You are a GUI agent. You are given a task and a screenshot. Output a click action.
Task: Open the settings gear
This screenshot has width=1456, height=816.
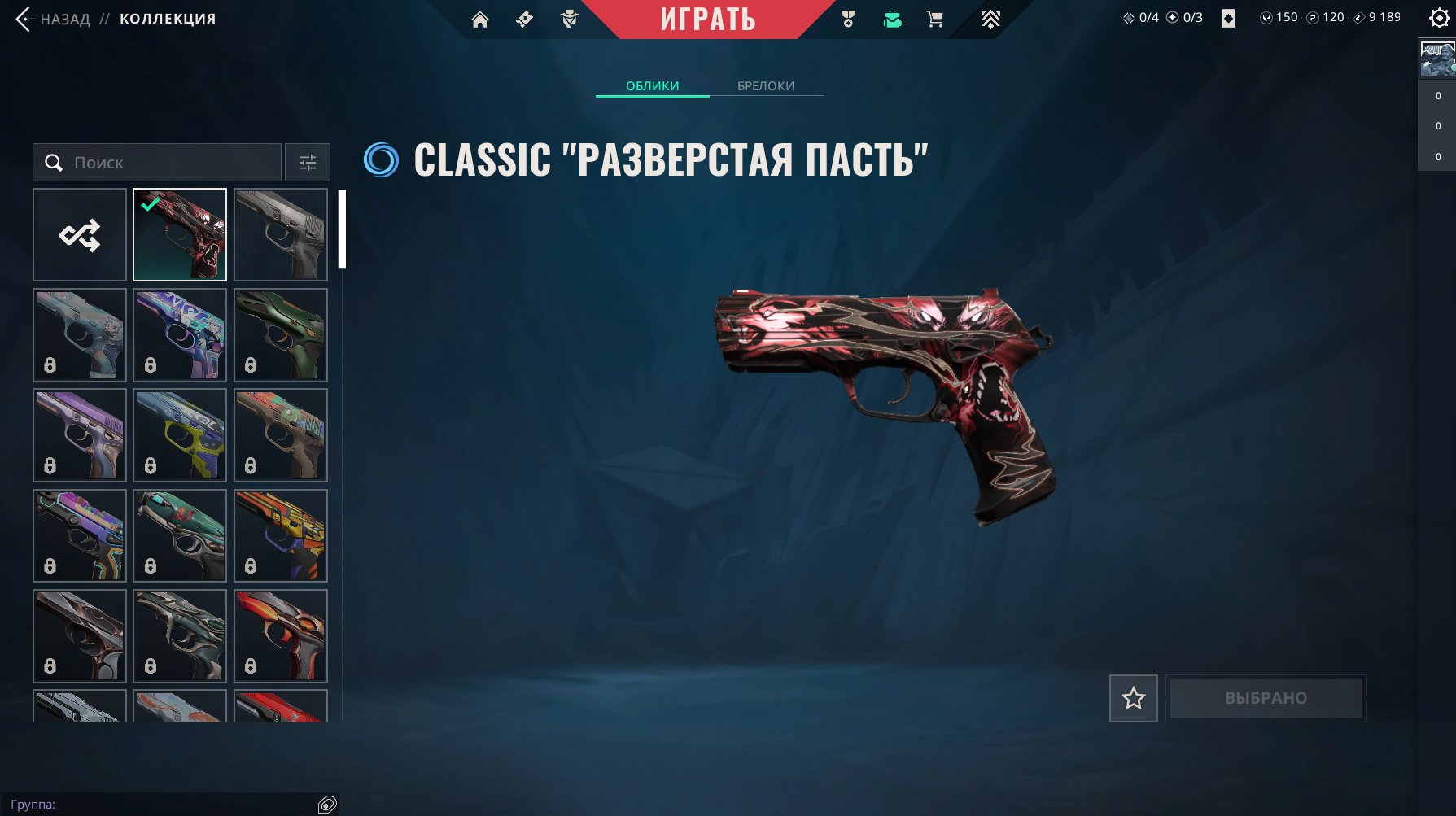1439,18
